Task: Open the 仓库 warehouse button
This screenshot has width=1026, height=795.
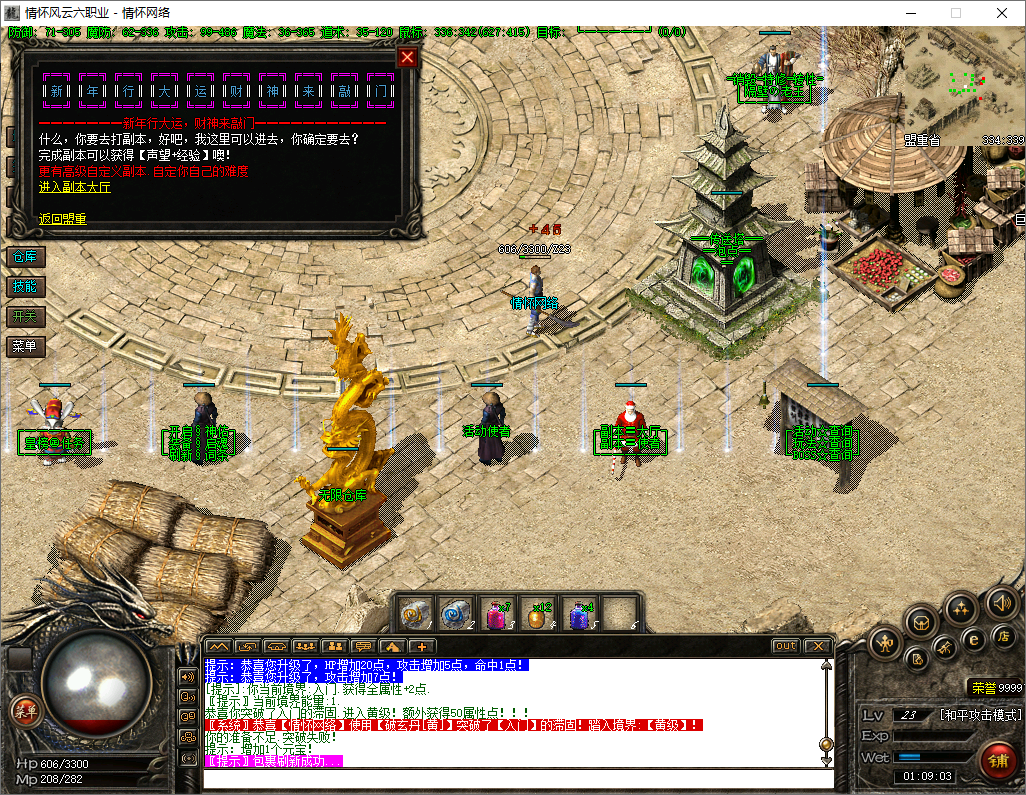Action: (24, 257)
